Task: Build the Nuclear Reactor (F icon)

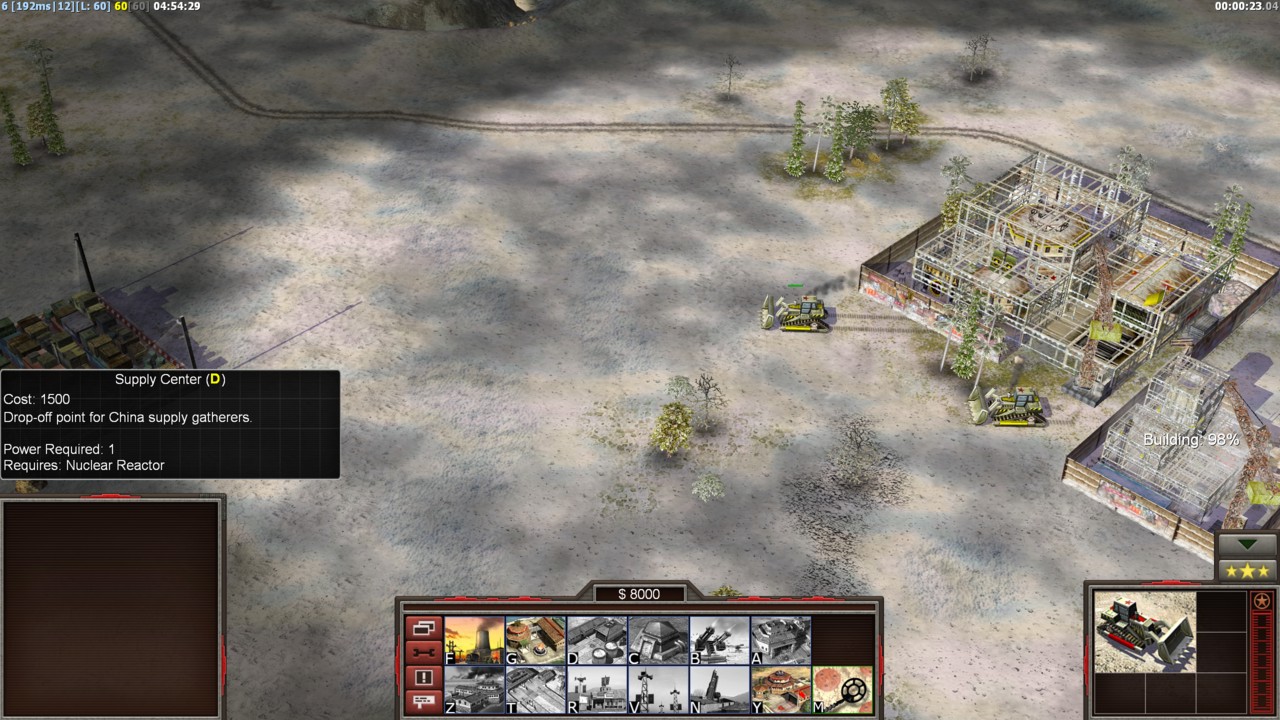Action: pos(474,640)
